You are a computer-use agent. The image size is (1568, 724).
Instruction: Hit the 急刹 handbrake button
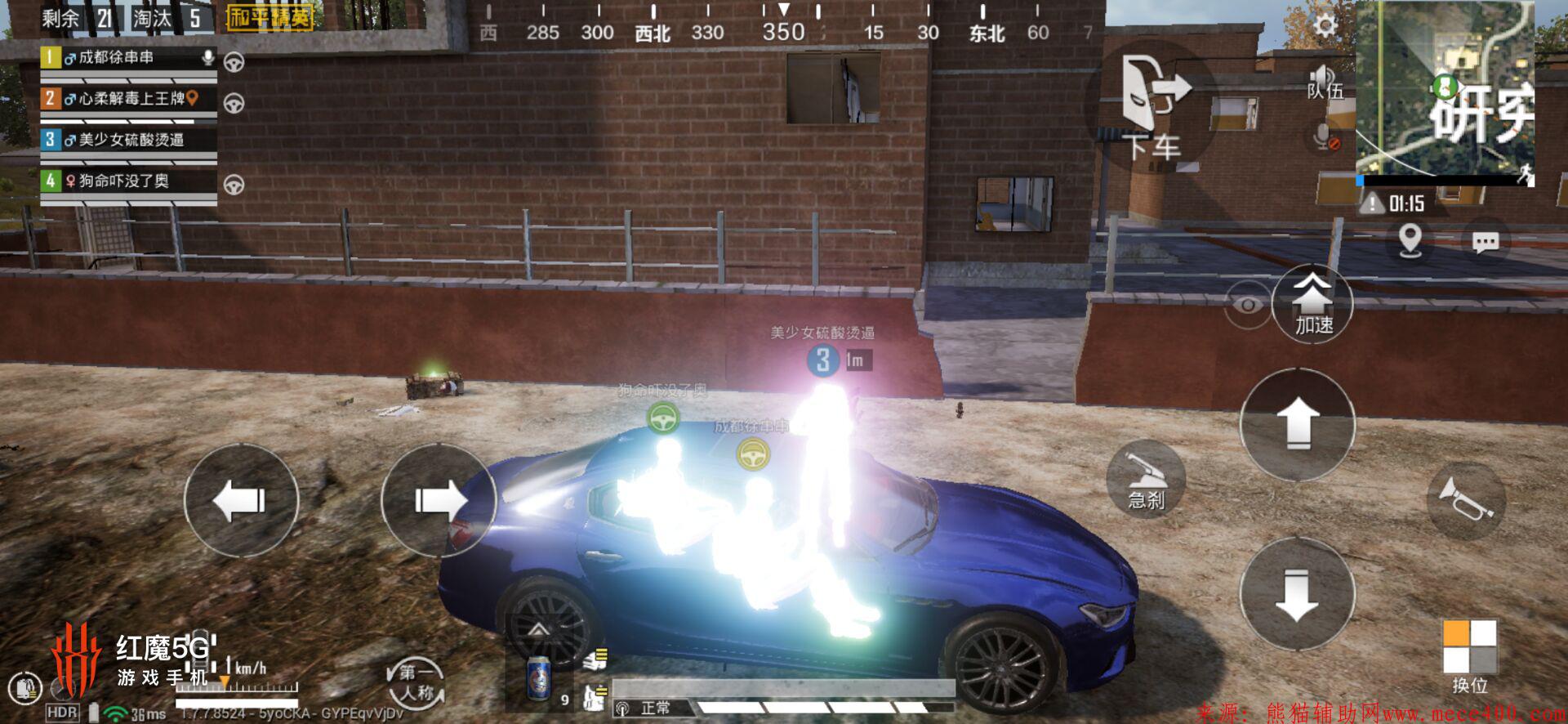(1146, 478)
